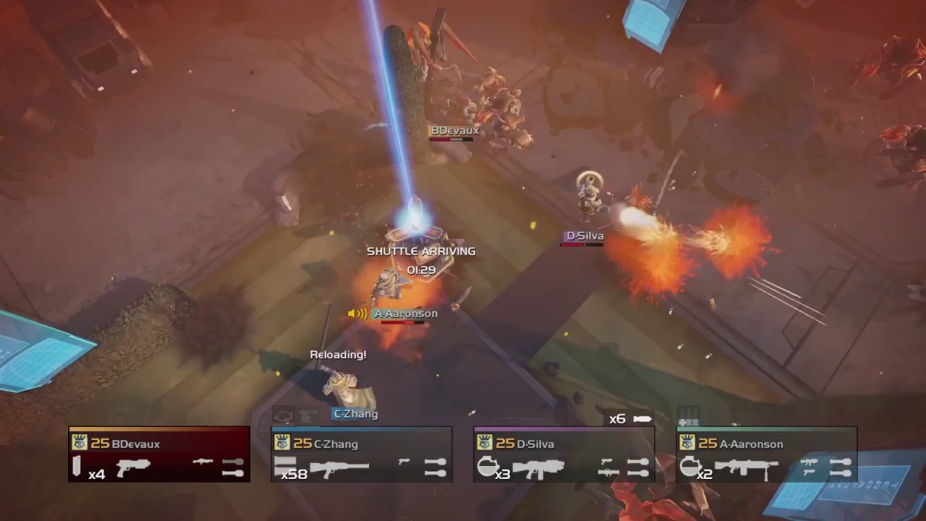Click the grenade icon in A-Aaronson's panel

point(689,466)
